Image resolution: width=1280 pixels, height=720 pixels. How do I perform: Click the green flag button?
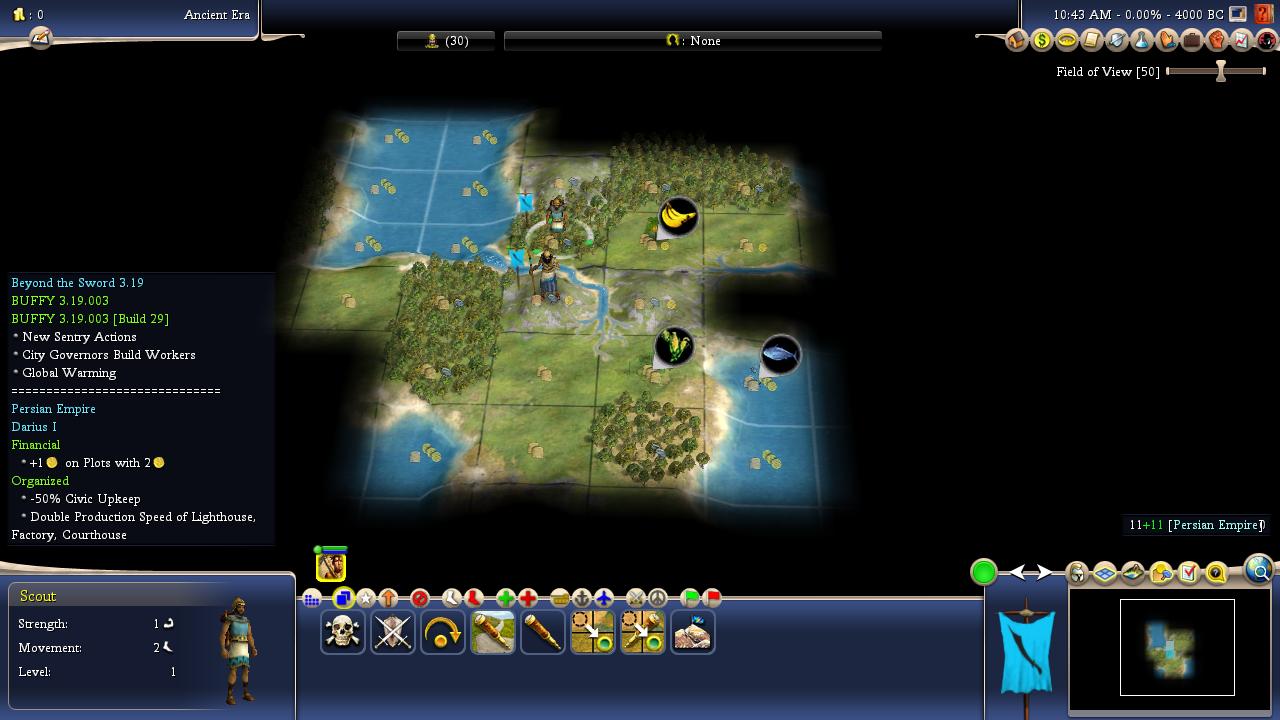tap(690, 599)
